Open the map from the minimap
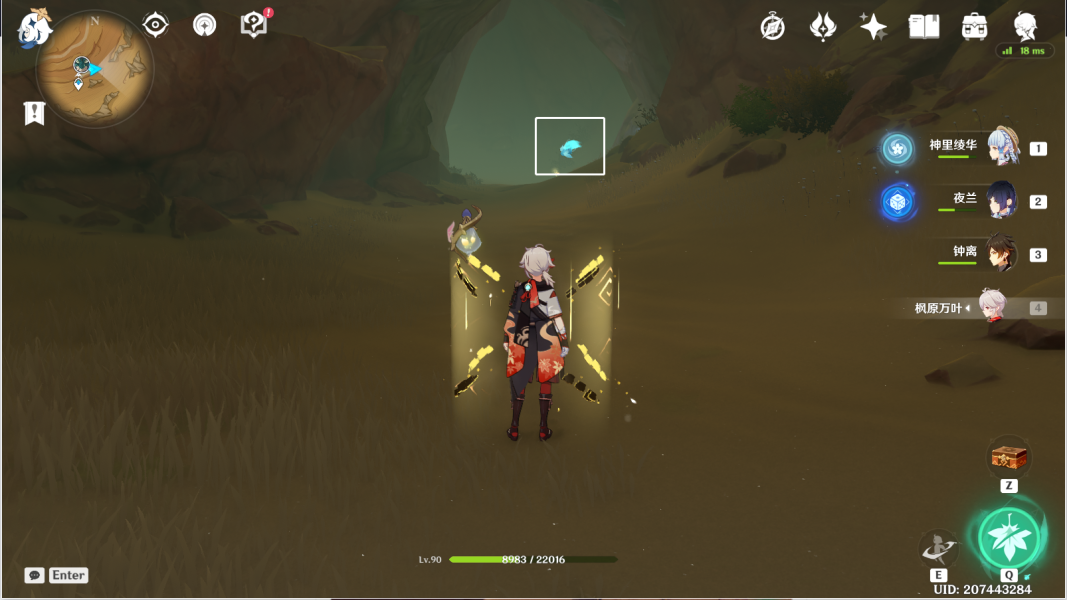 click(94, 68)
